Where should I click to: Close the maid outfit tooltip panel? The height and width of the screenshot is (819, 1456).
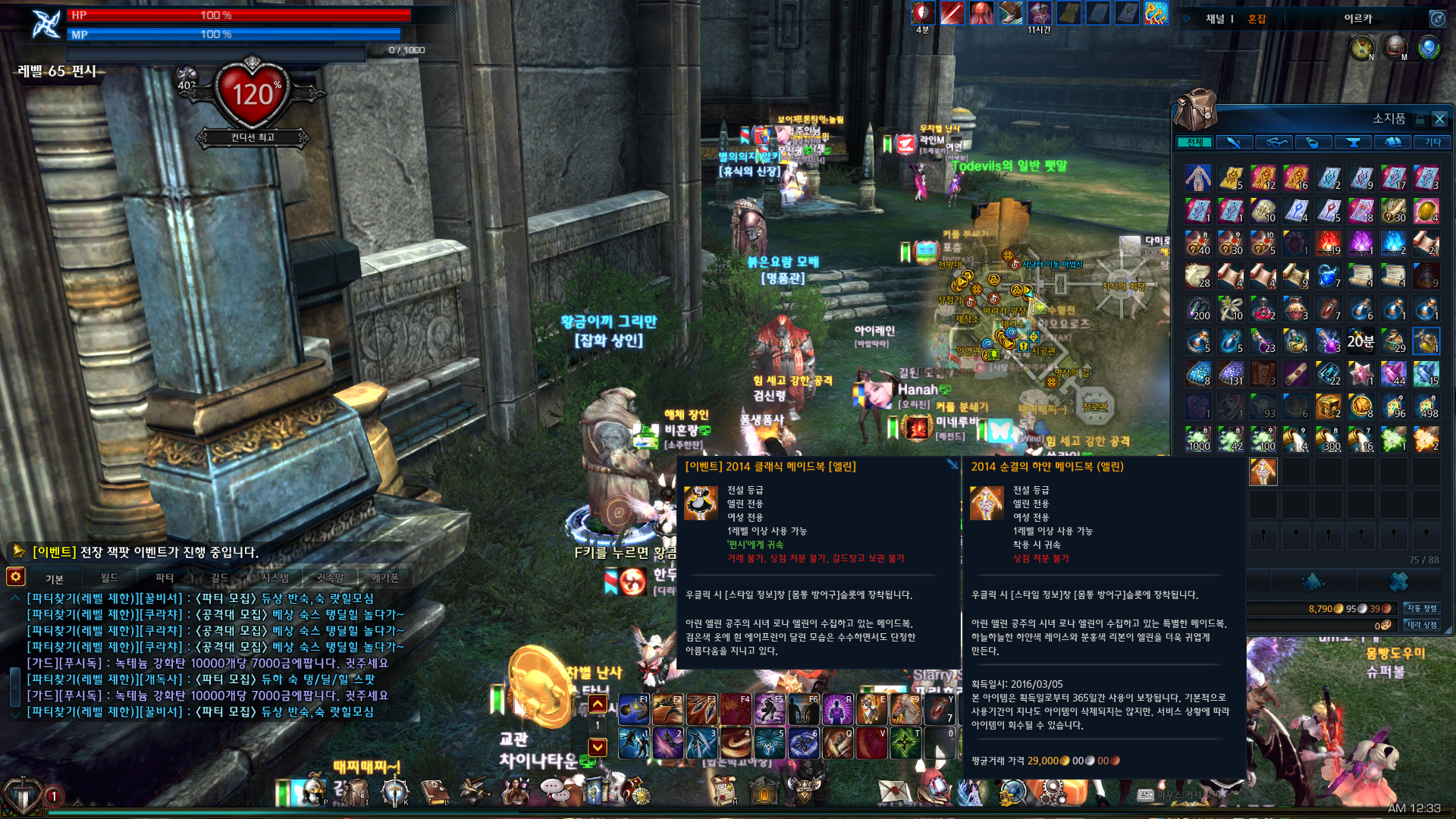pyautogui.click(x=952, y=464)
